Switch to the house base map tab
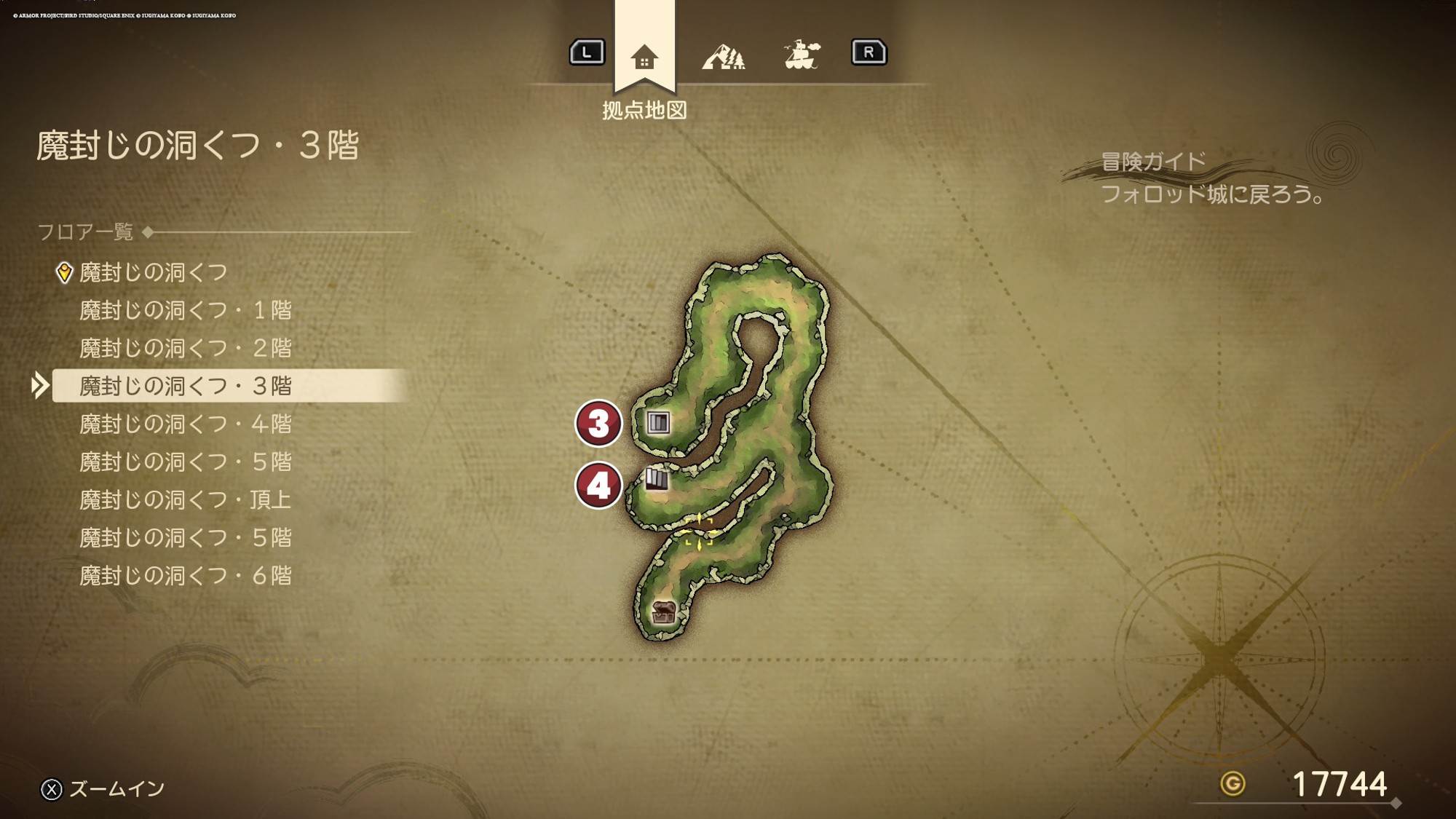 [644, 56]
